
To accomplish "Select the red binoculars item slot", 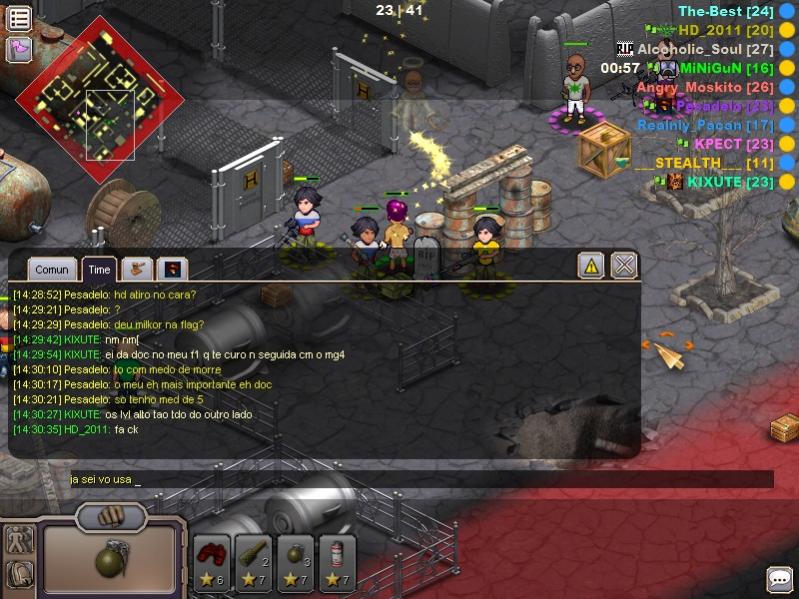I will coord(212,562).
